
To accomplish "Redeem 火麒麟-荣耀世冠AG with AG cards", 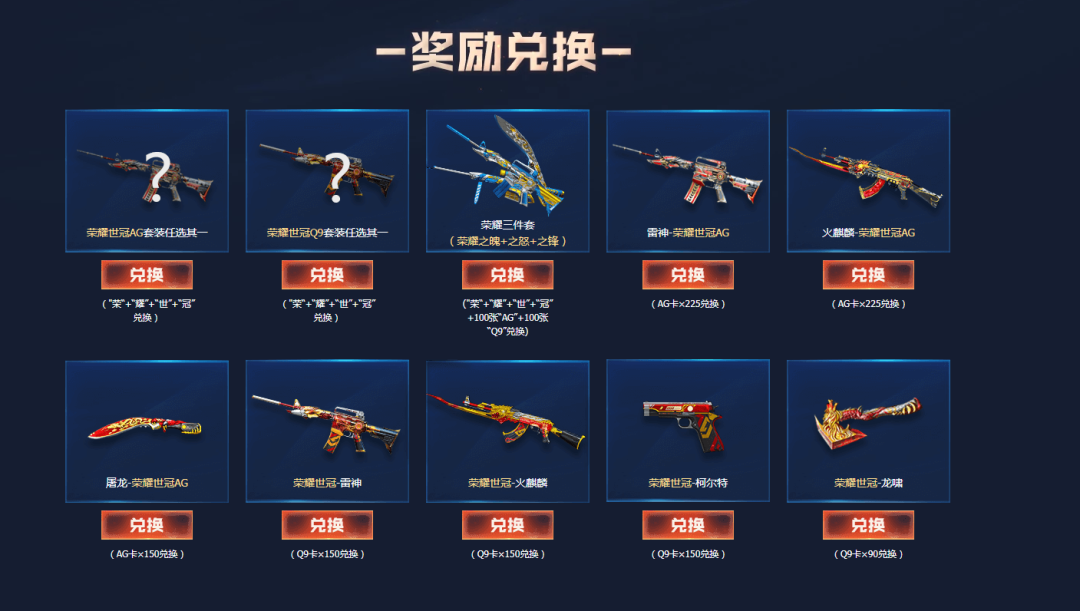I will click(868, 275).
